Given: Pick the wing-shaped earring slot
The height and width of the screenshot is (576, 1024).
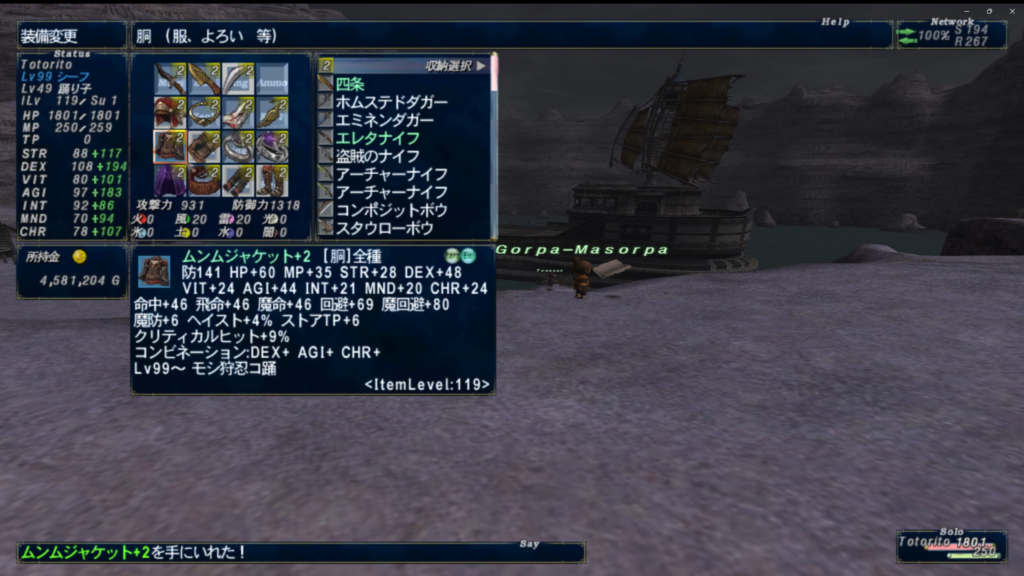Looking at the screenshot, I should (271, 113).
